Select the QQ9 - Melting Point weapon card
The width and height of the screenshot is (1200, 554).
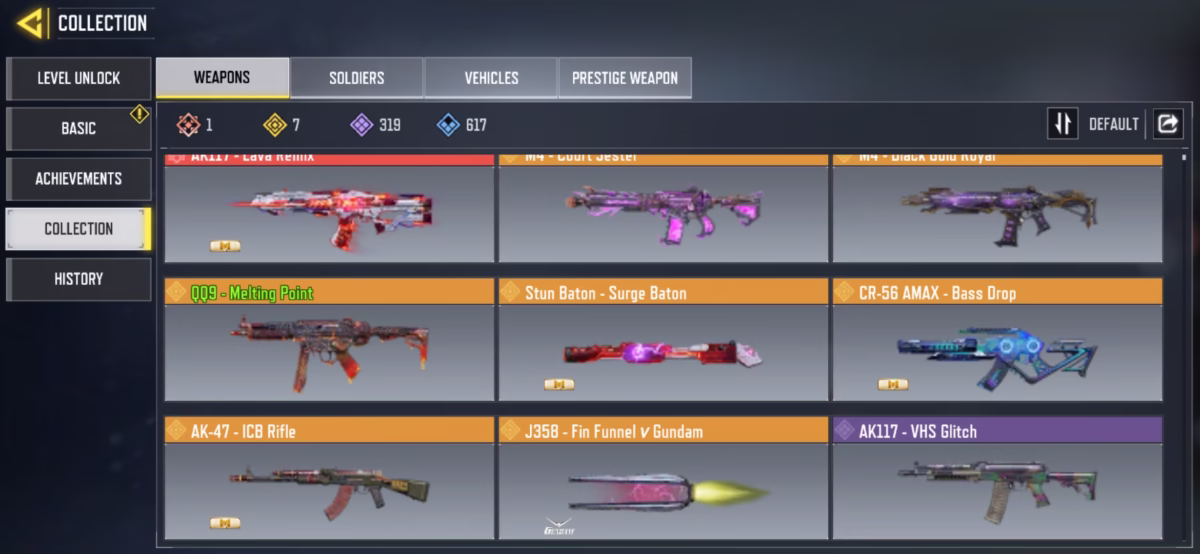(x=329, y=340)
